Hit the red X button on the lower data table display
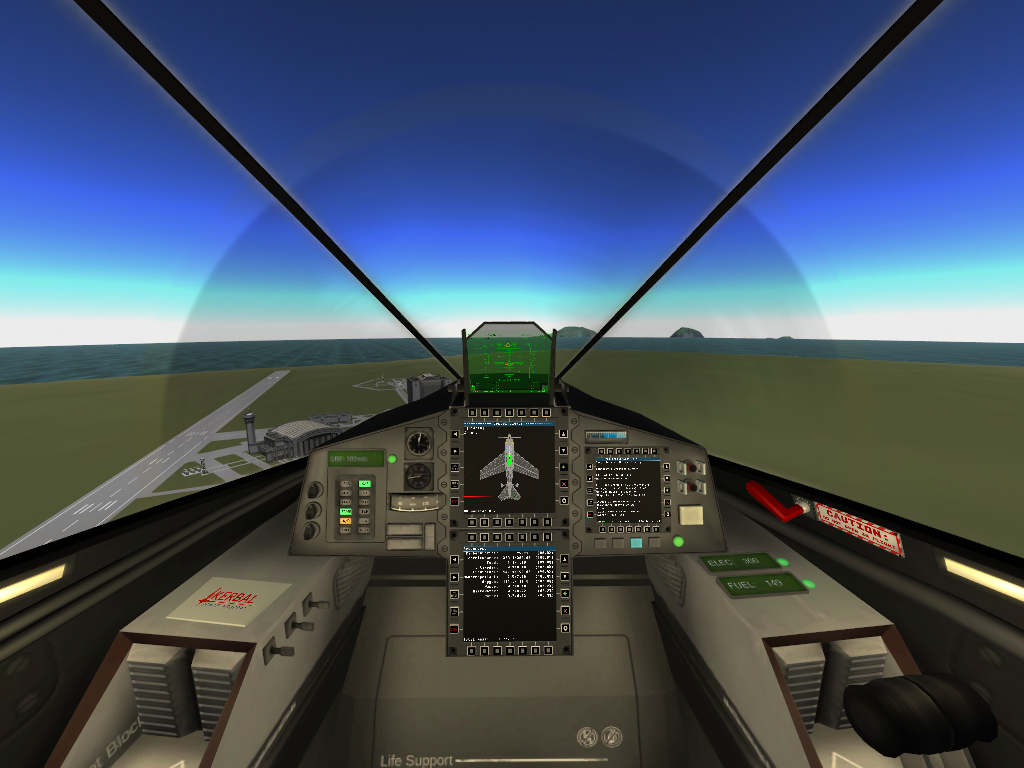The height and width of the screenshot is (768, 1024). tap(565, 610)
